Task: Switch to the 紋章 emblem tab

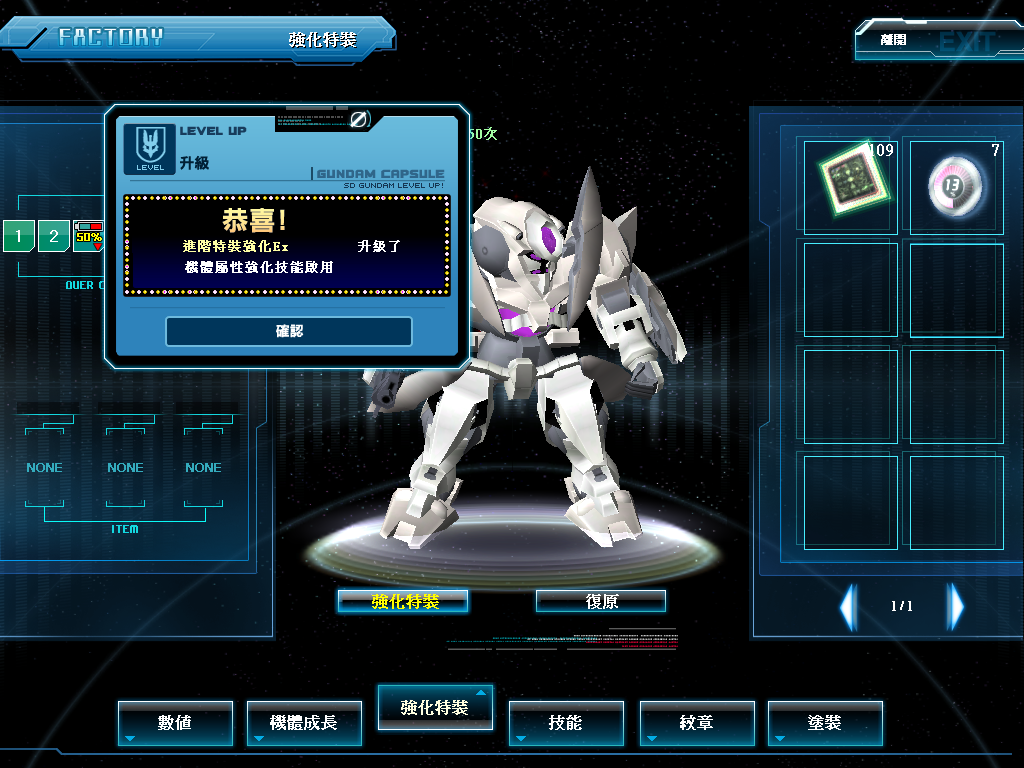Action: click(697, 722)
